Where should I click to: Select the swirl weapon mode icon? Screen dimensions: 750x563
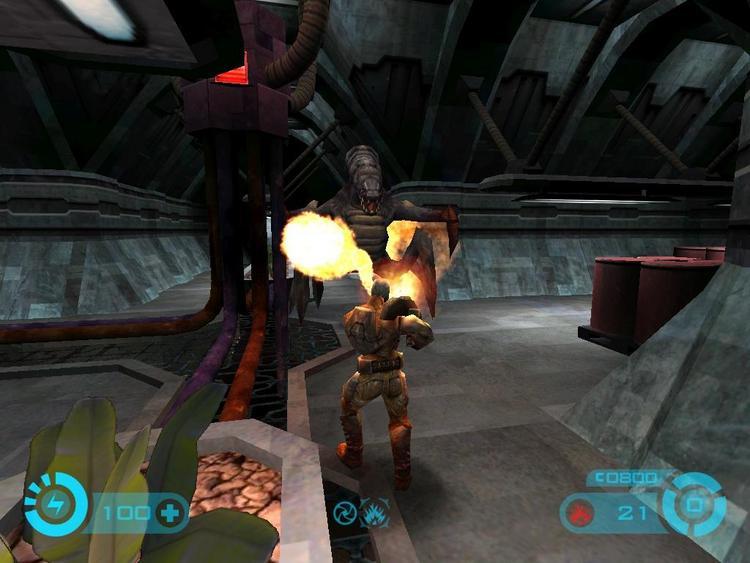(345, 511)
